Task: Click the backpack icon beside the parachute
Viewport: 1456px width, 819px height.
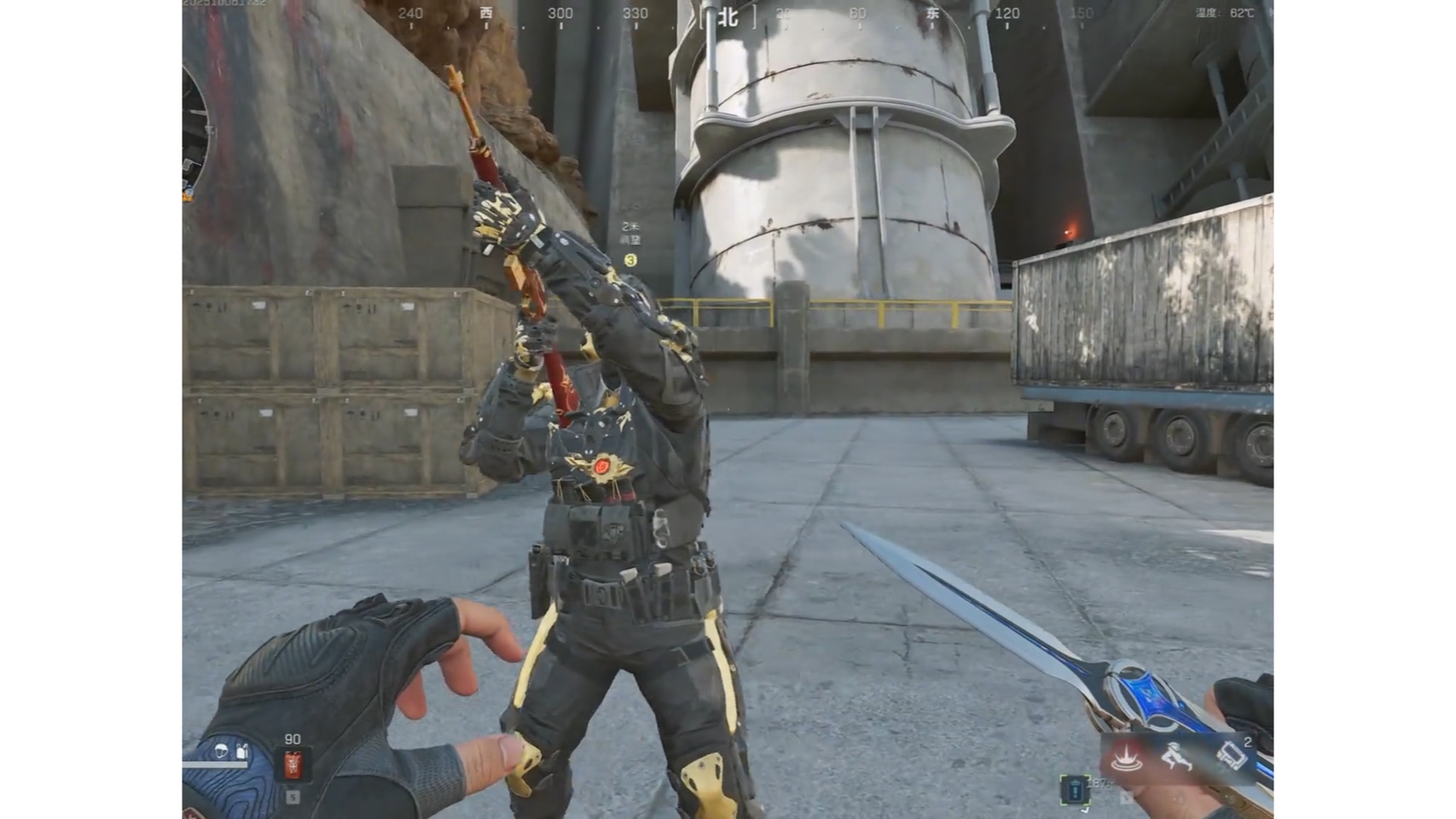Action: (242, 751)
